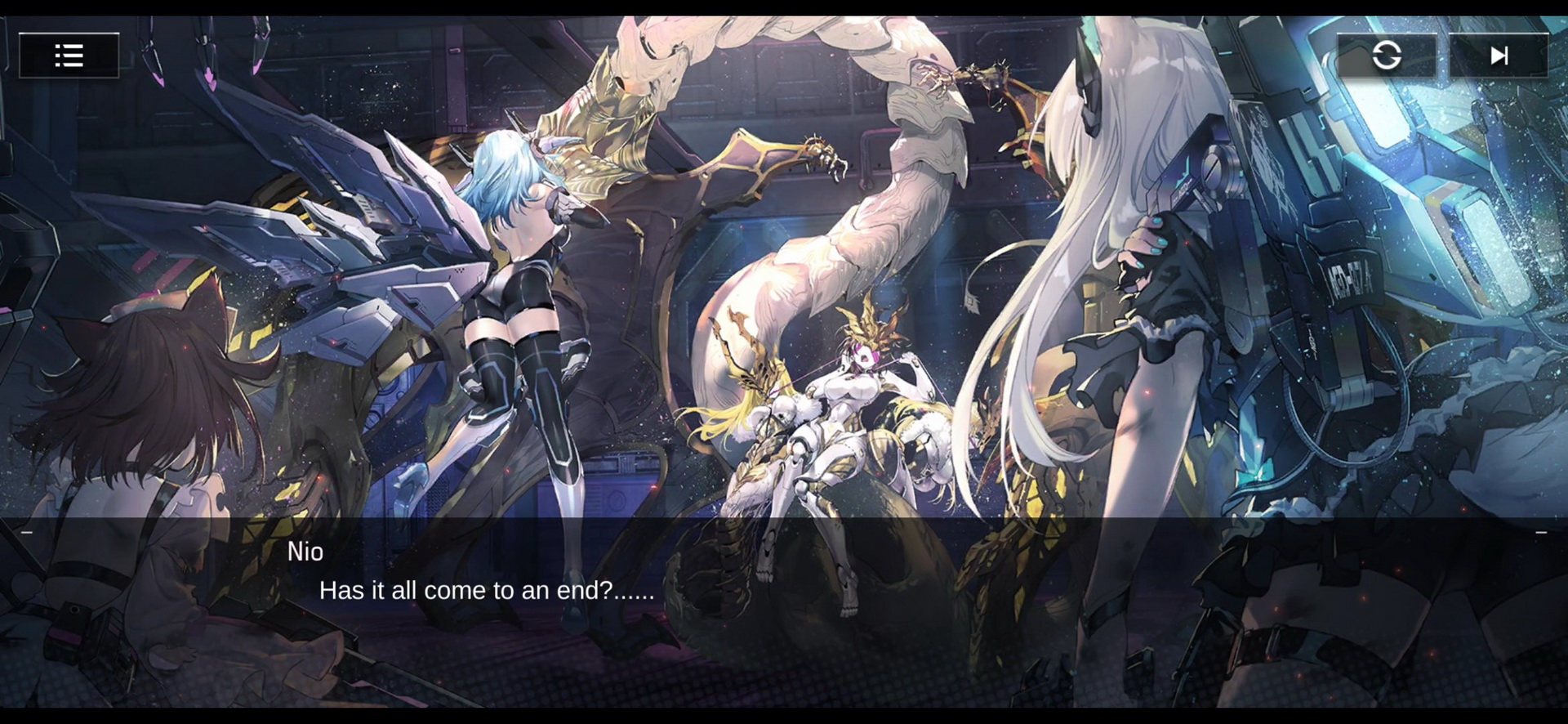Expand the right edge dash marker
The image size is (1568, 724).
[x=1542, y=532]
